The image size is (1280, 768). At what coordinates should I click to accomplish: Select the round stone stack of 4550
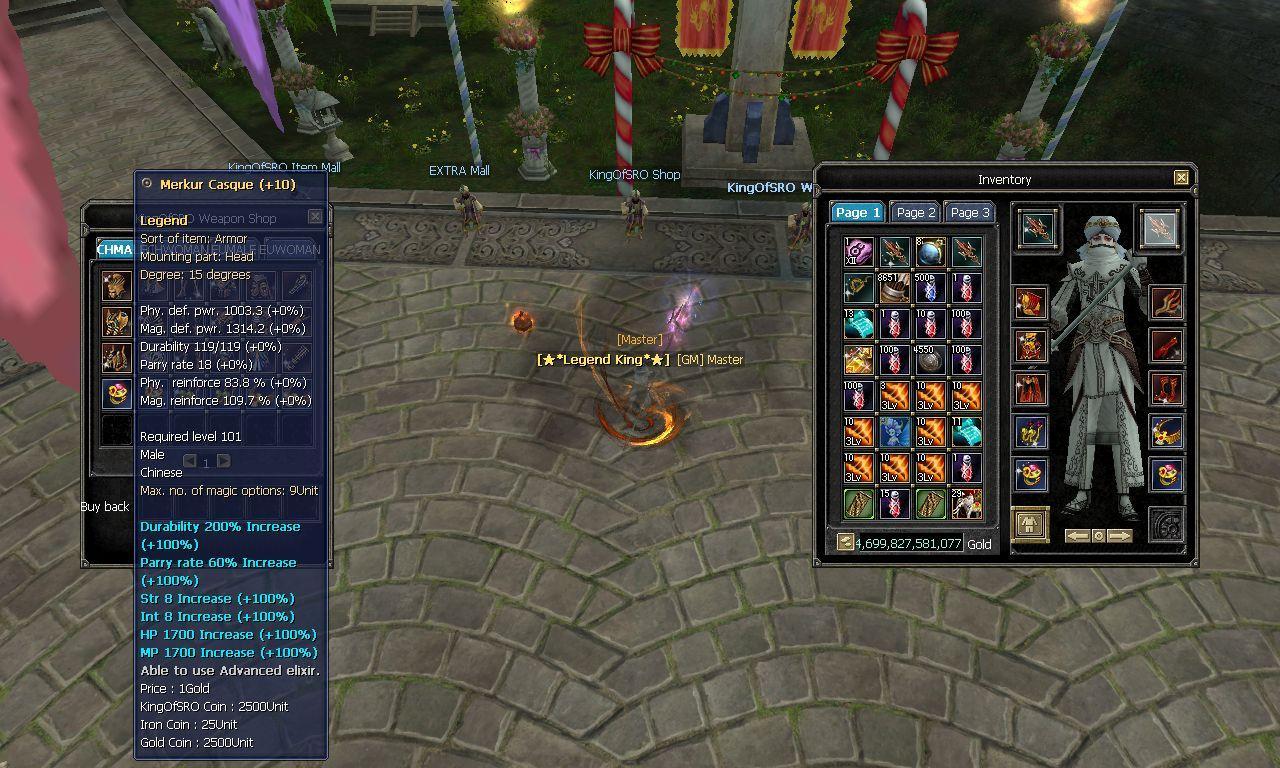pos(930,360)
